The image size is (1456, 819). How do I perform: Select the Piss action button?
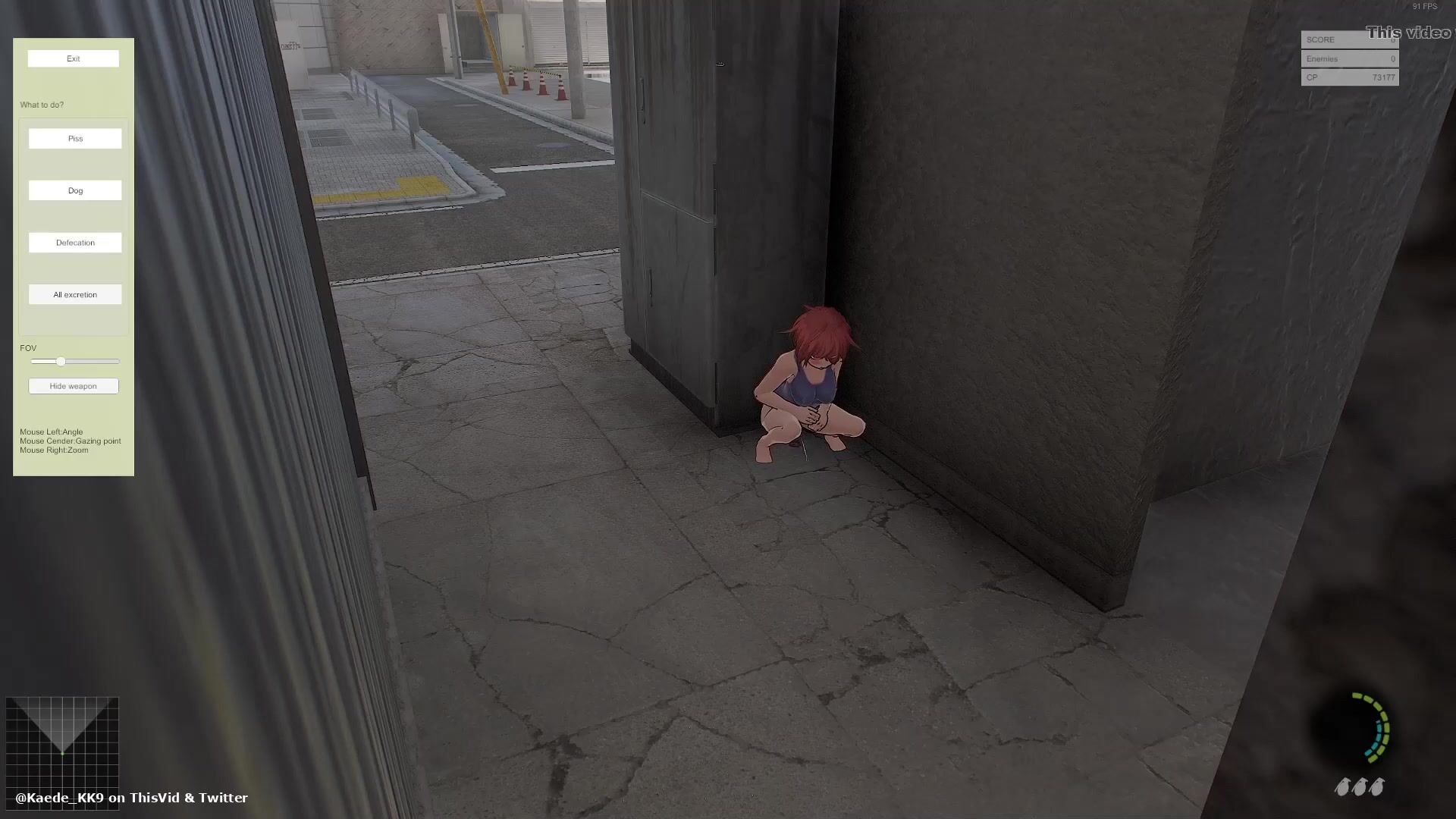coord(75,139)
